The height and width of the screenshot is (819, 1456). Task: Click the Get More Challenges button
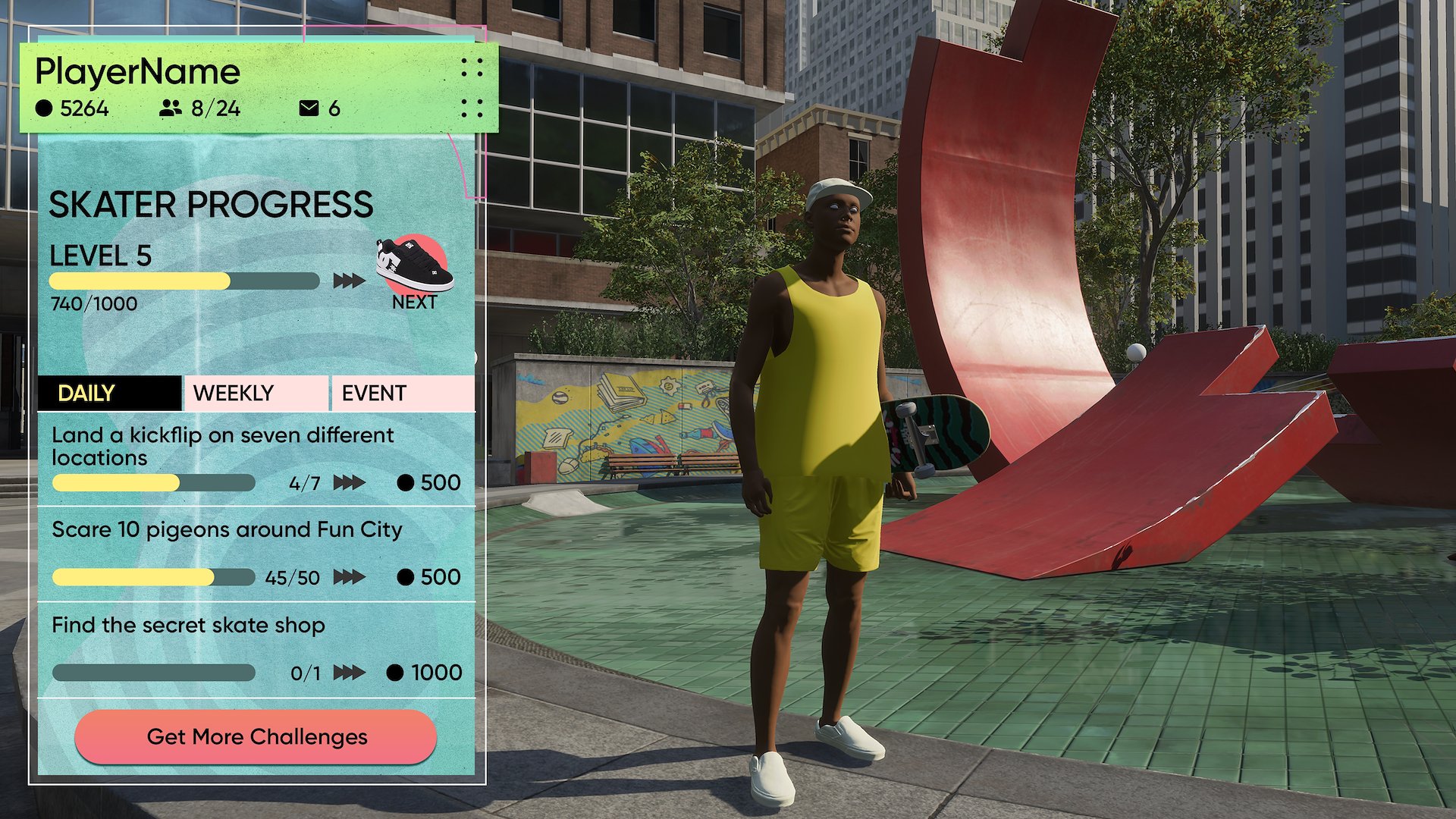click(256, 736)
